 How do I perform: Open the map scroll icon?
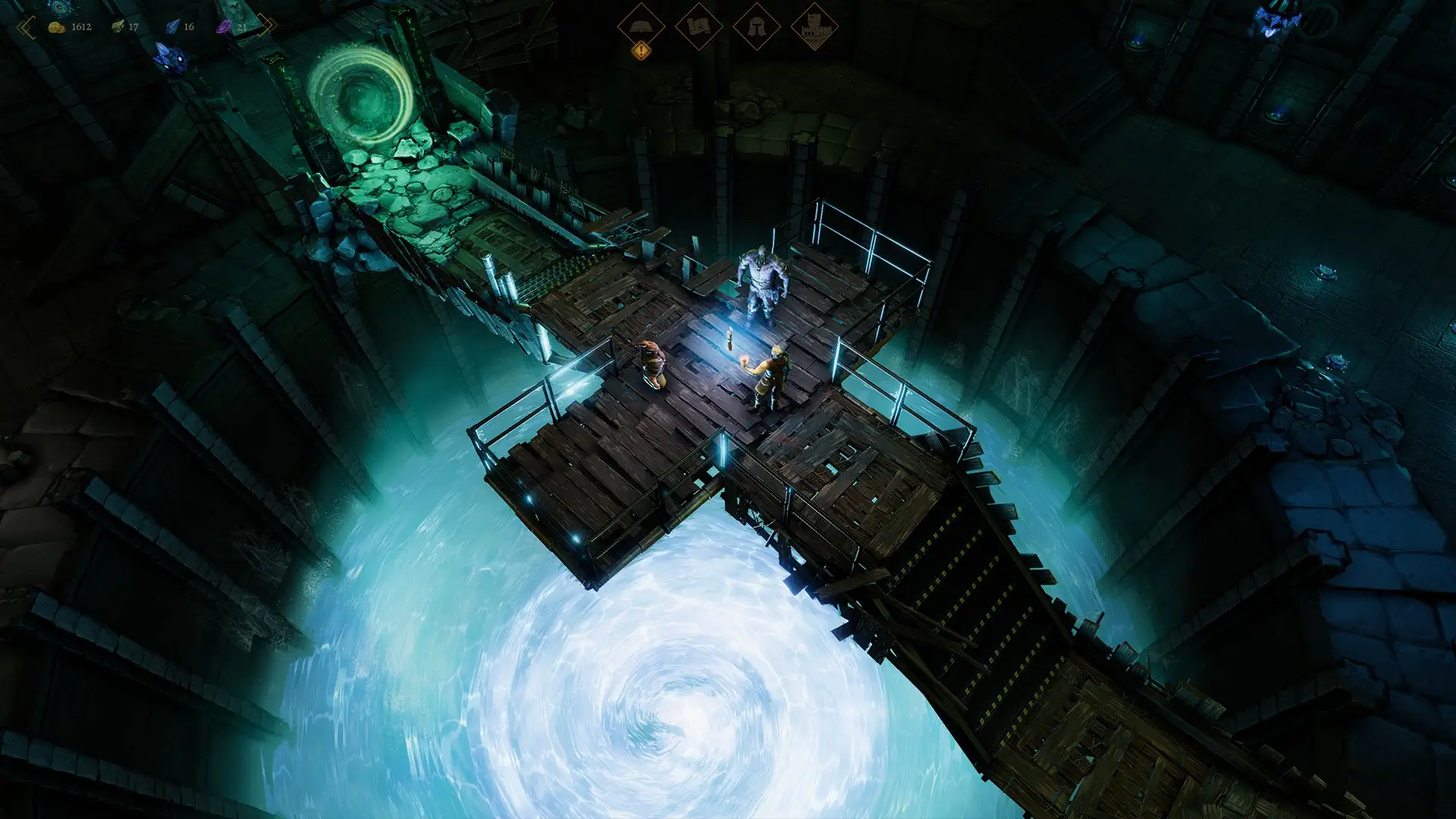coord(698,26)
